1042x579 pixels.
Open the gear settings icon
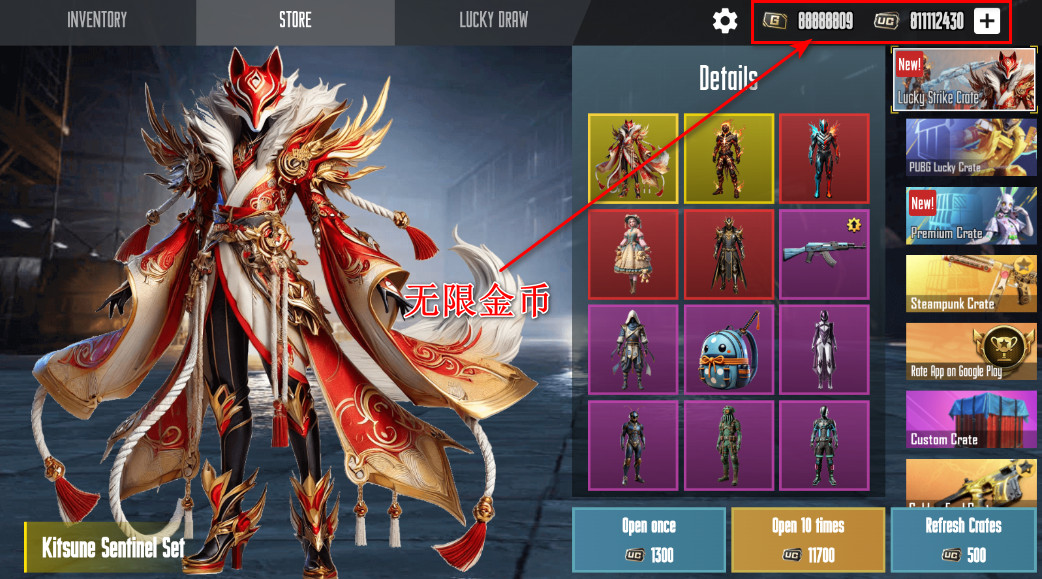click(725, 21)
